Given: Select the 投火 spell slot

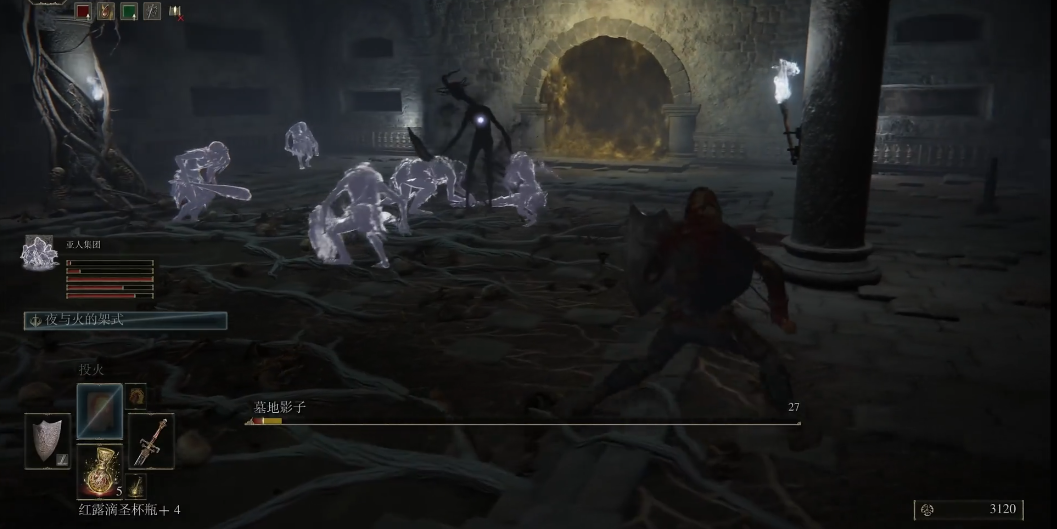Looking at the screenshot, I should point(100,410).
